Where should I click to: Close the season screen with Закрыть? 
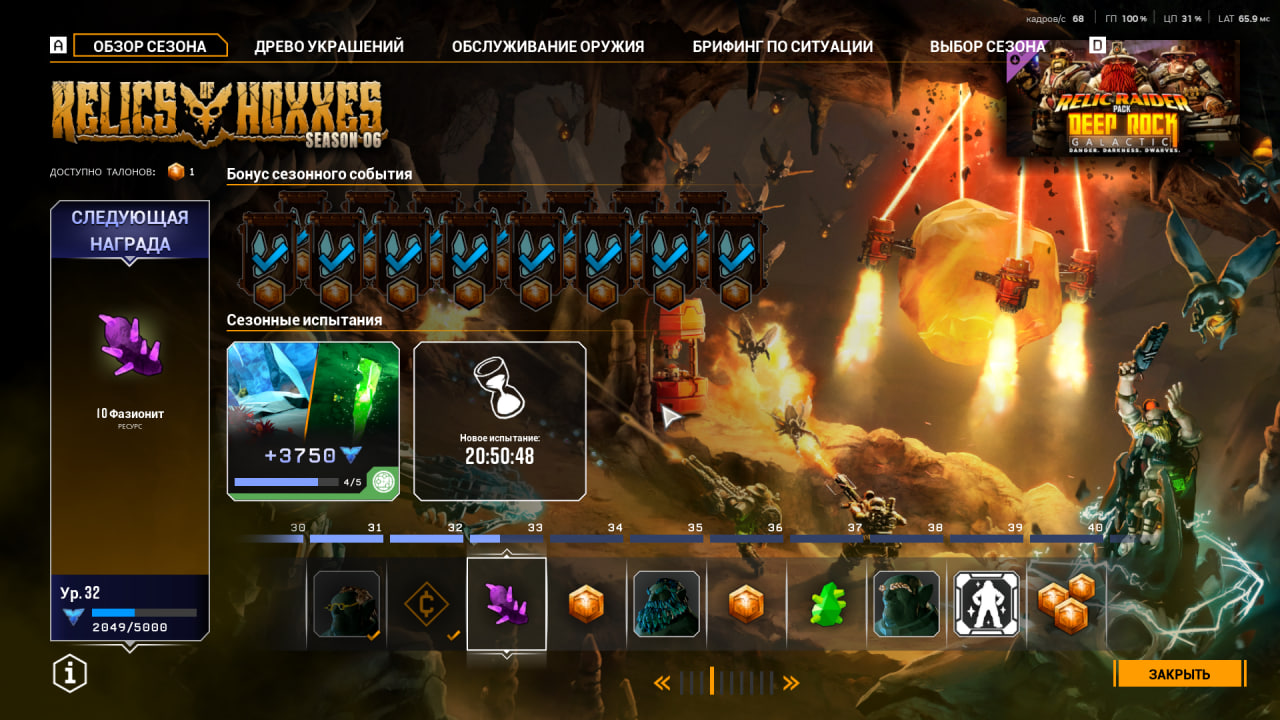click(x=1179, y=674)
